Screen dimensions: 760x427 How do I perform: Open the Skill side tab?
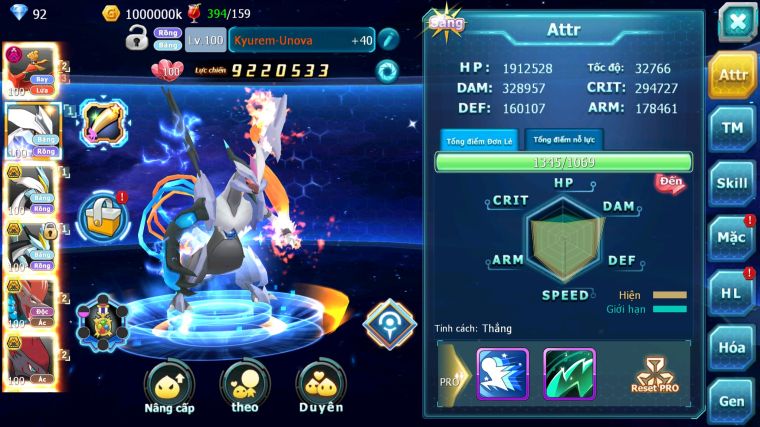pos(732,183)
